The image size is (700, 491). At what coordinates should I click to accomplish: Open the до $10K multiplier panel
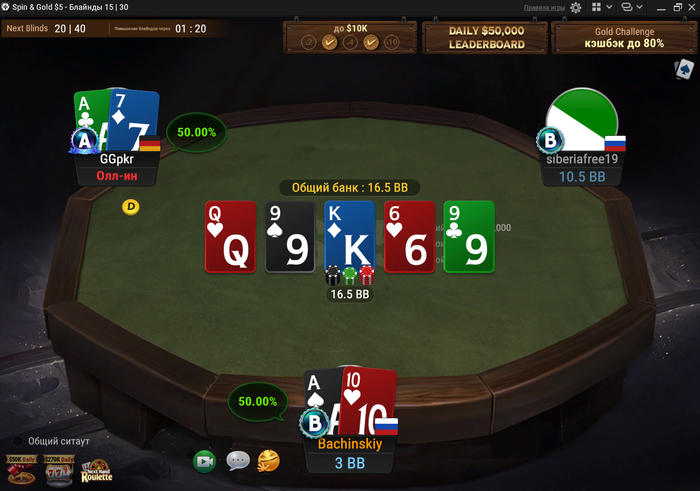tap(349, 38)
